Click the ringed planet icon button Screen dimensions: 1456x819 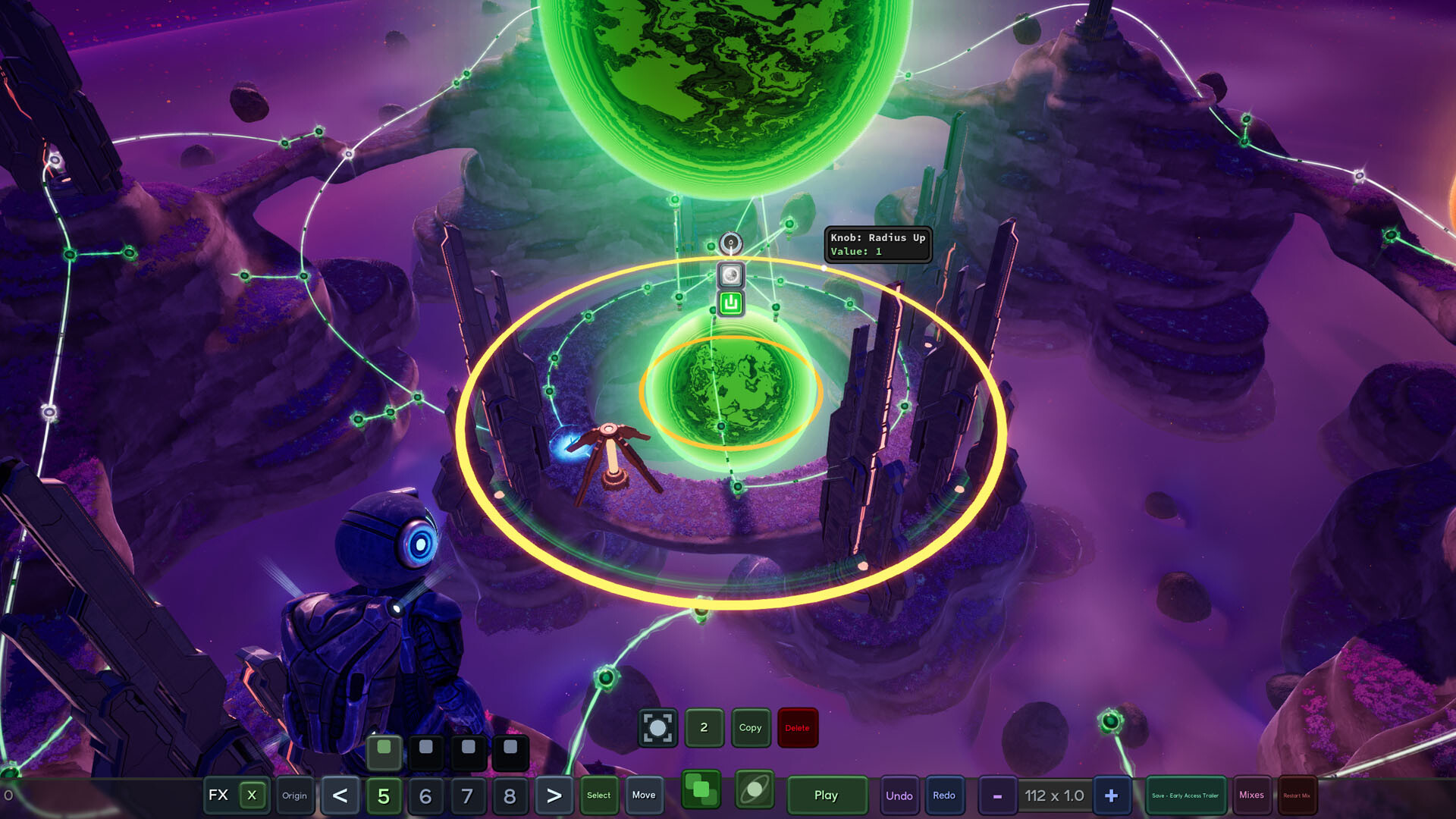[755, 791]
